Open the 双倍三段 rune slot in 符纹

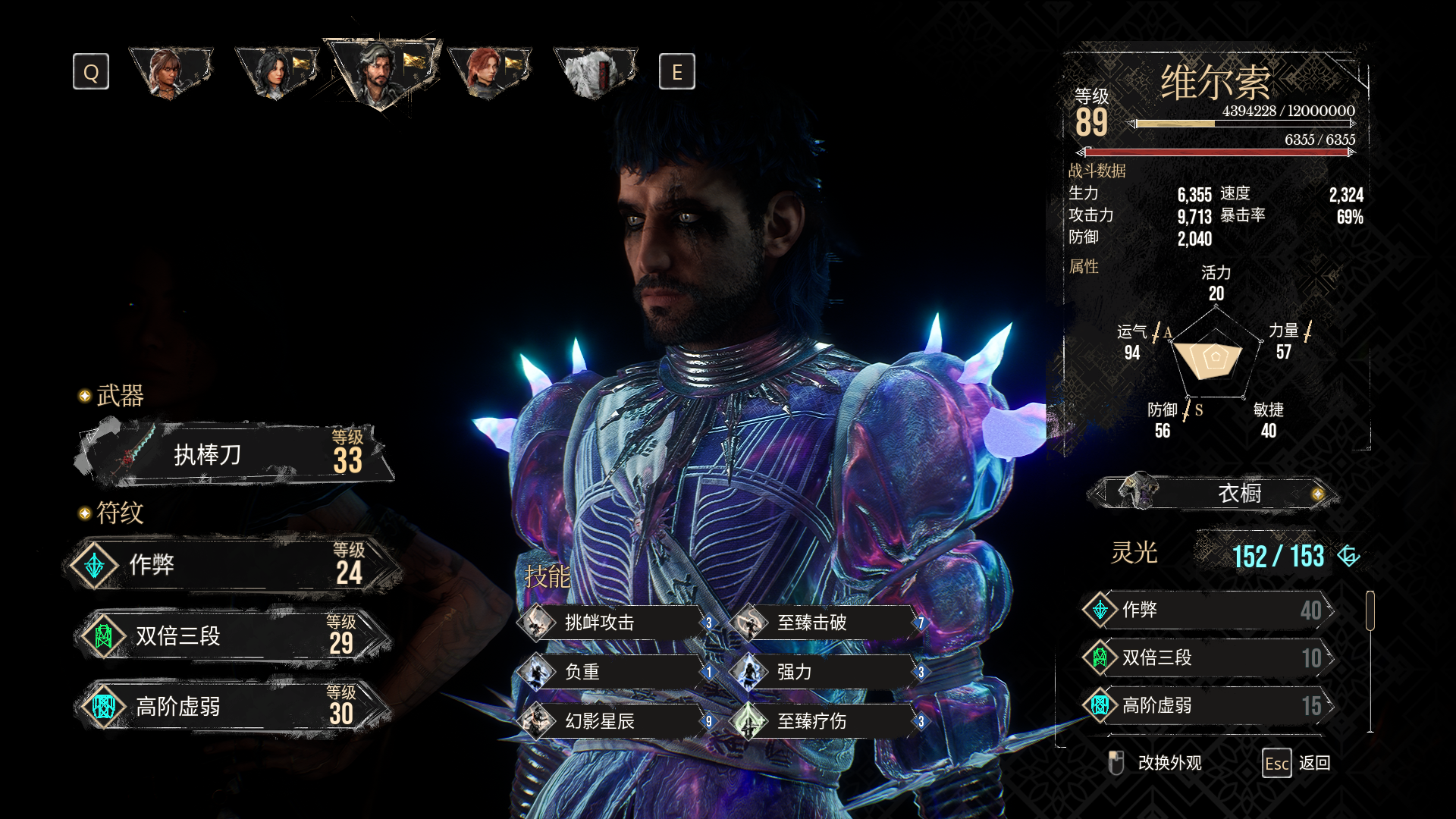(235, 636)
